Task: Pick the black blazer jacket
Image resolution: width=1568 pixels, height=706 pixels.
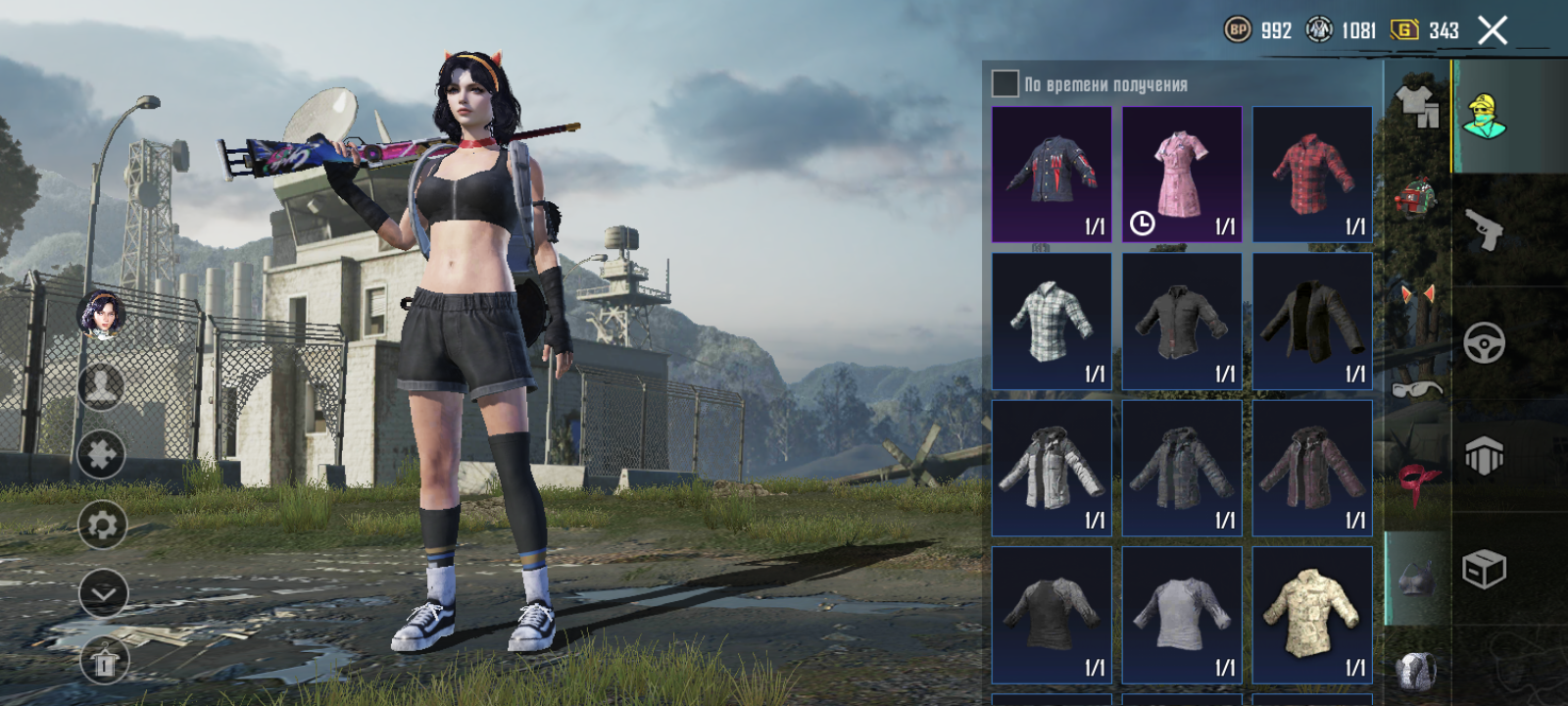Action: coord(1312,322)
